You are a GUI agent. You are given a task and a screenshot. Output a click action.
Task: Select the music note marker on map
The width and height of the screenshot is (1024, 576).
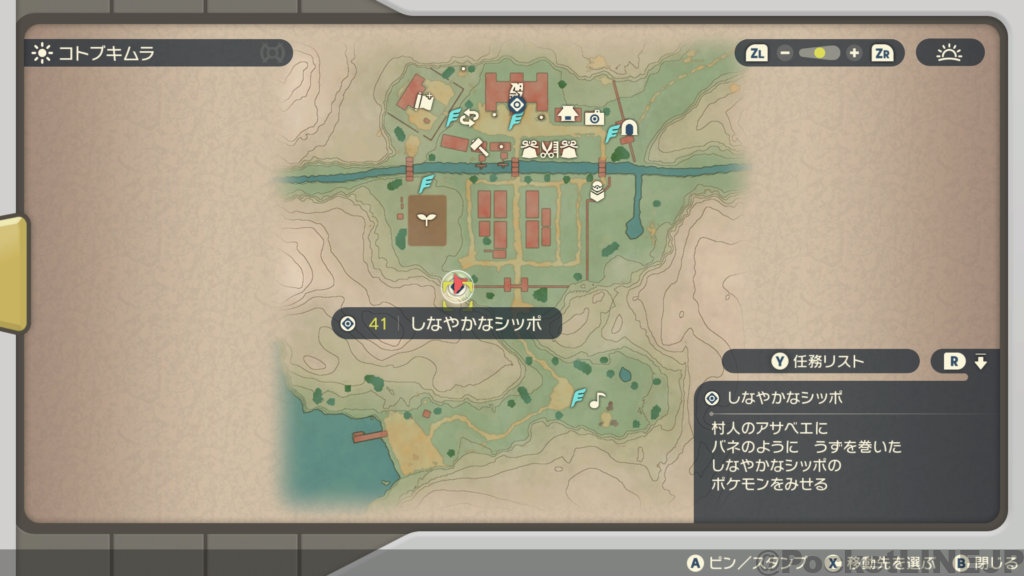click(x=597, y=400)
